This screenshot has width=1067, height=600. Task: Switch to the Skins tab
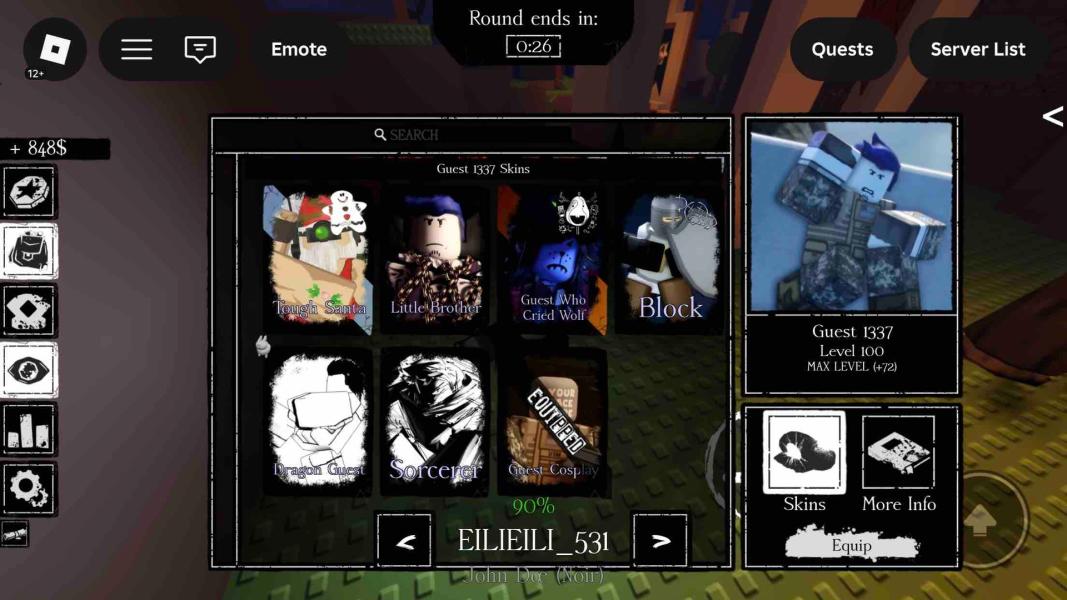(x=804, y=462)
